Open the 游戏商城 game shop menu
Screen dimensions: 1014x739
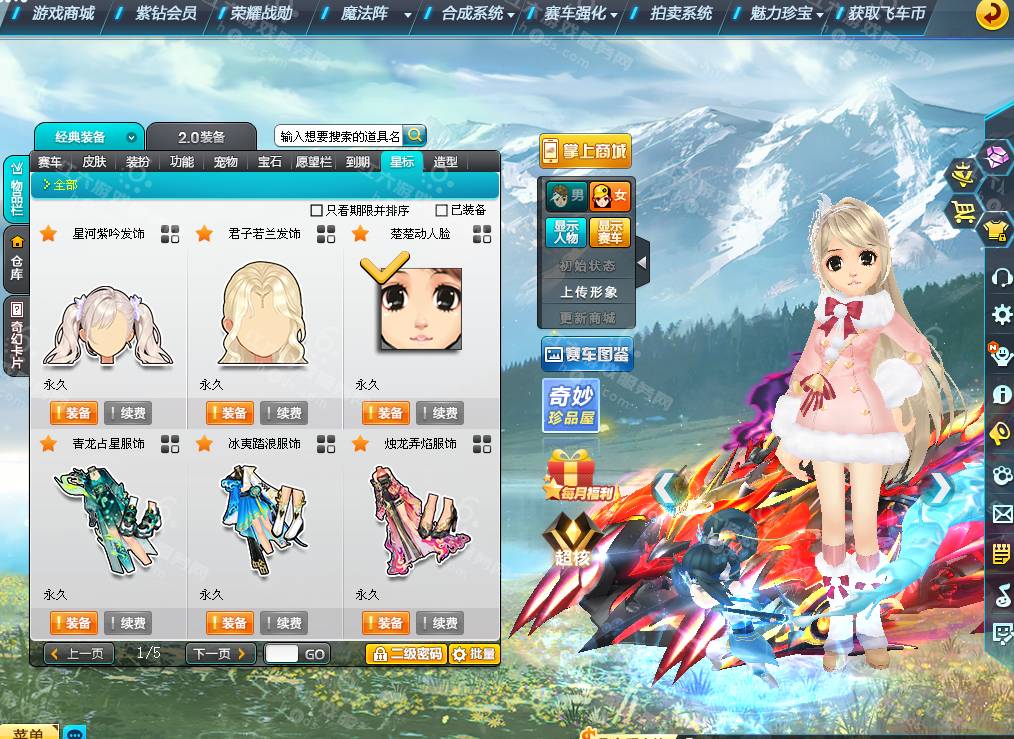coord(62,14)
